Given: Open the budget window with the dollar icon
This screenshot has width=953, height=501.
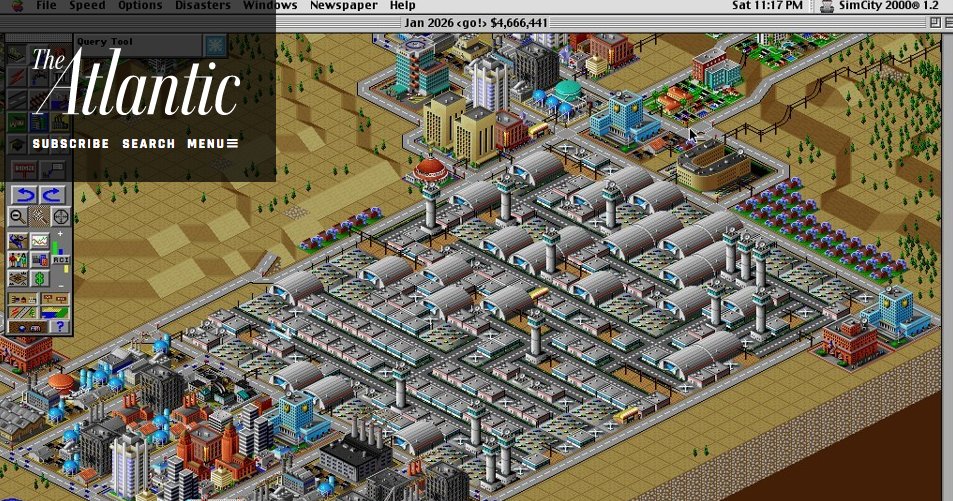Looking at the screenshot, I should (40, 279).
